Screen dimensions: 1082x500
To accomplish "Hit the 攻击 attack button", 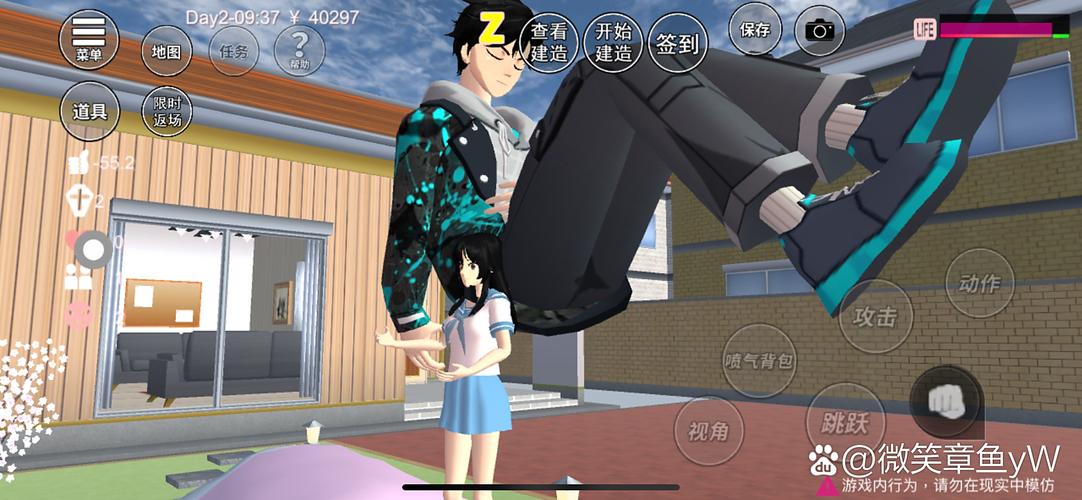I will (x=875, y=317).
